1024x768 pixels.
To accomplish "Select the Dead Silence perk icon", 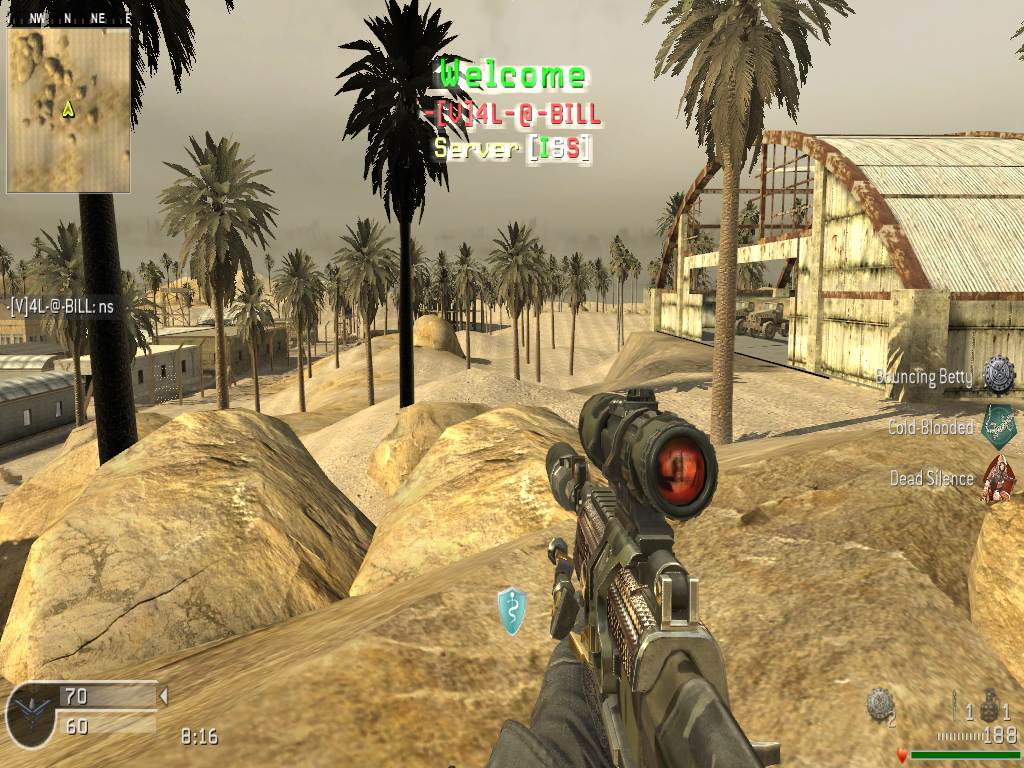I will [998, 478].
